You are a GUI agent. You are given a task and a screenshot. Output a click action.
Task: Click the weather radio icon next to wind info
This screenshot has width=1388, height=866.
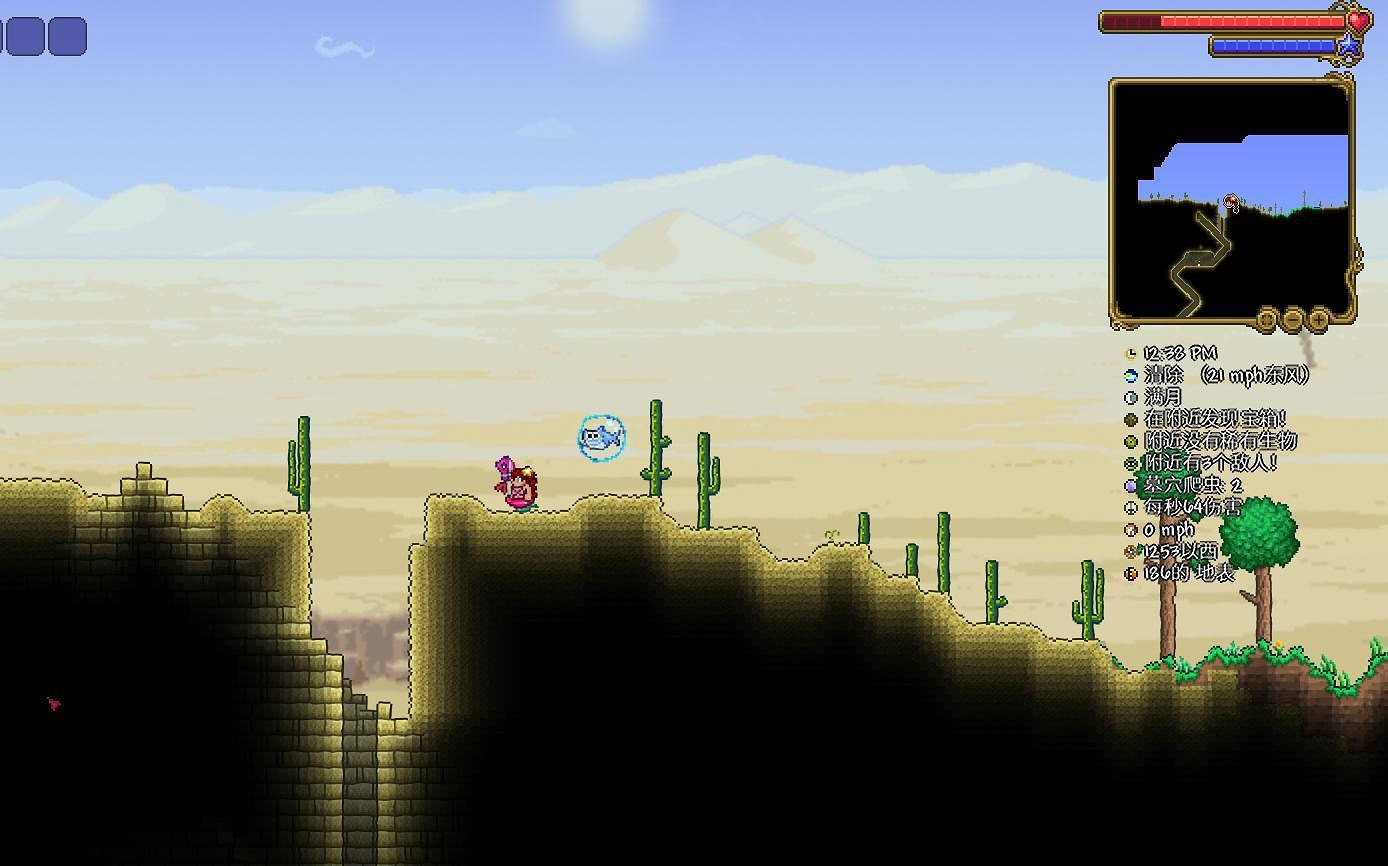pos(1133,375)
